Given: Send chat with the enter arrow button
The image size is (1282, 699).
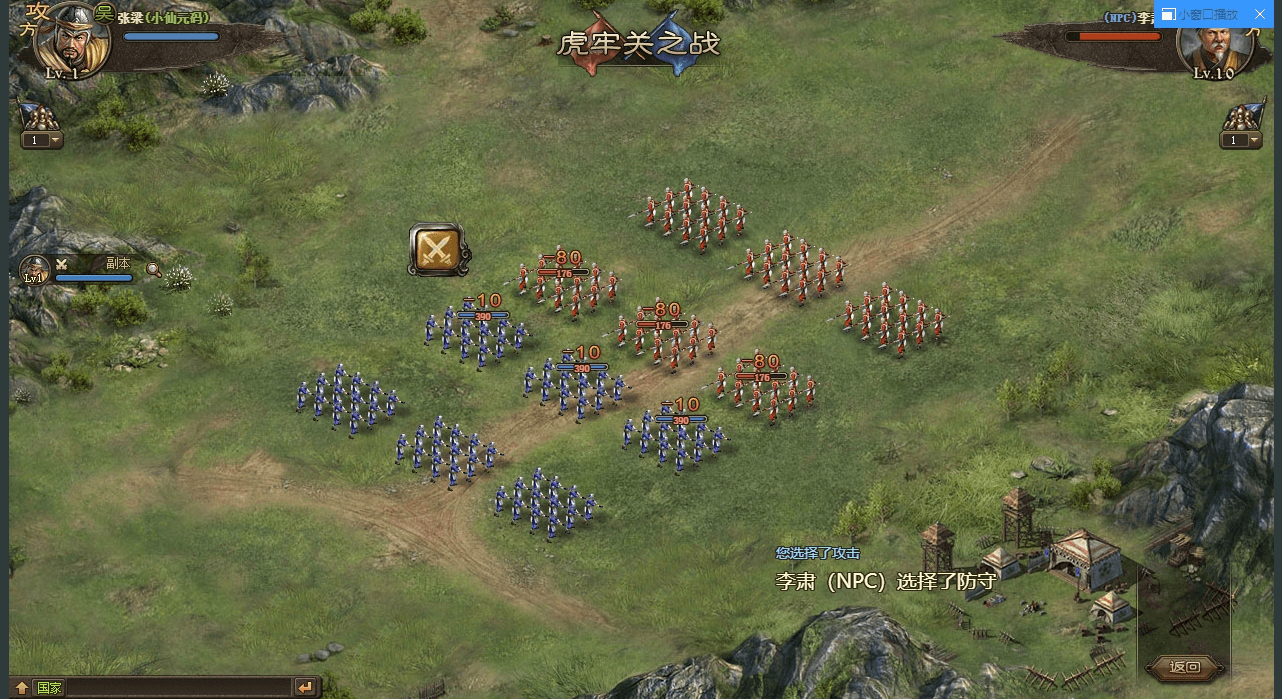Looking at the screenshot, I should tap(305, 687).
